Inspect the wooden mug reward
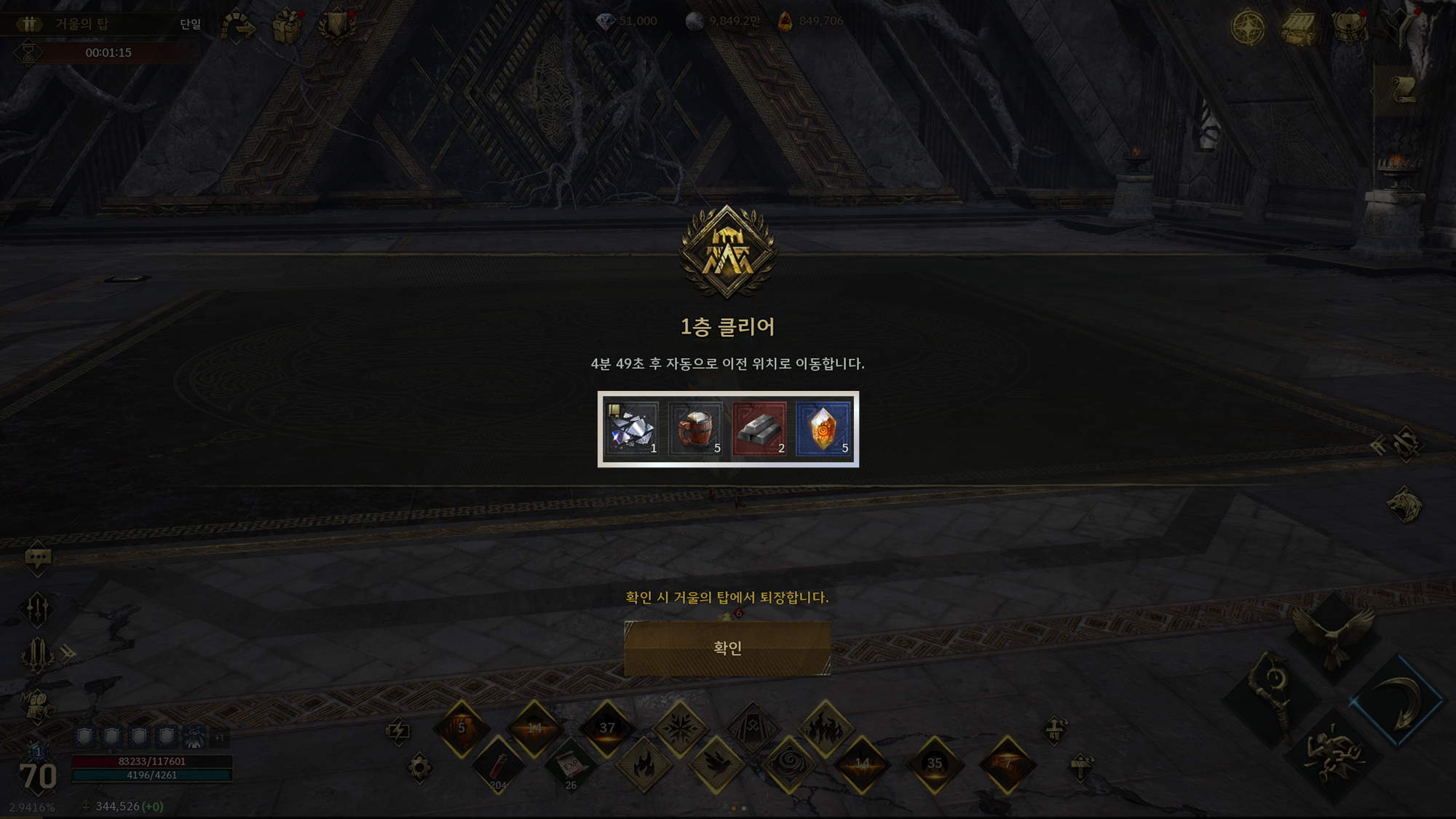Screen dimensions: 1456x819 [x=695, y=430]
